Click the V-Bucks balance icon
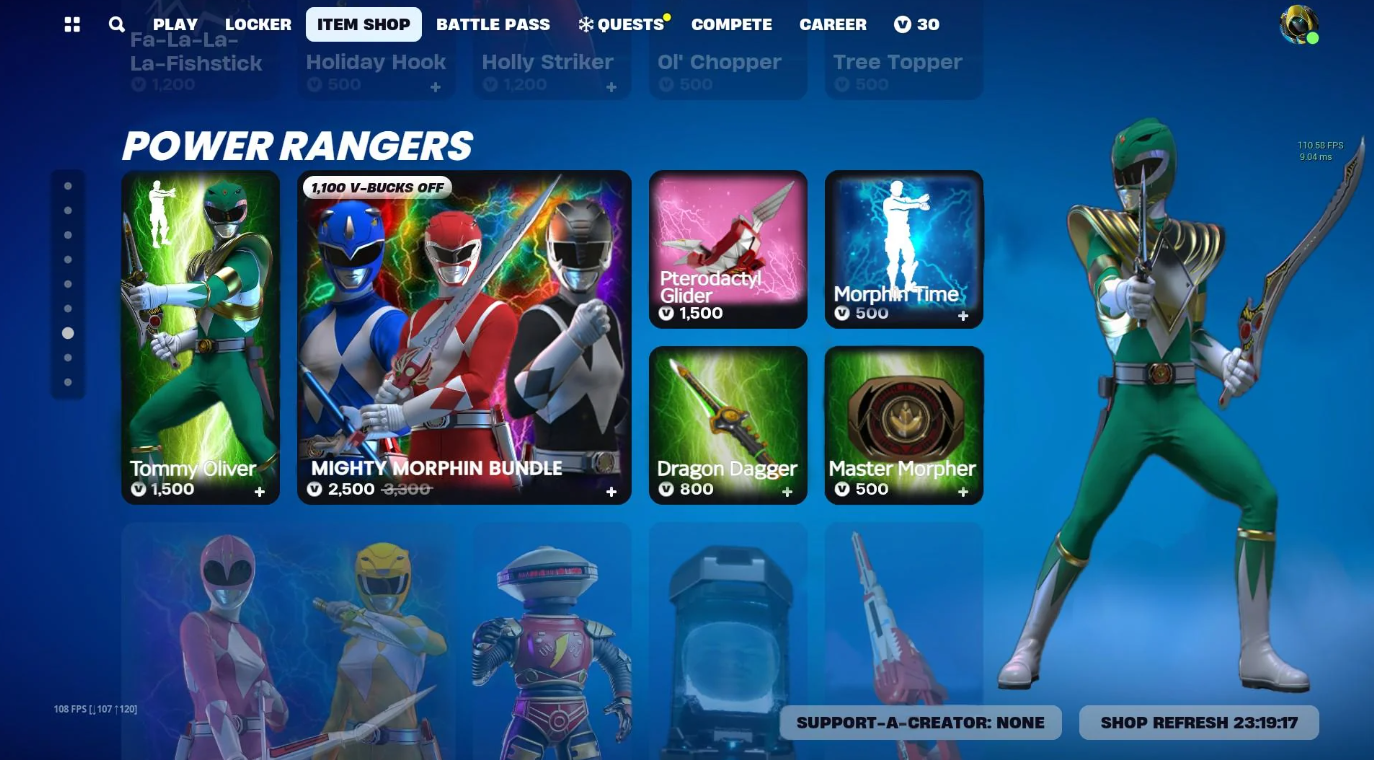1374x760 pixels. pyautogui.click(x=901, y=24)
